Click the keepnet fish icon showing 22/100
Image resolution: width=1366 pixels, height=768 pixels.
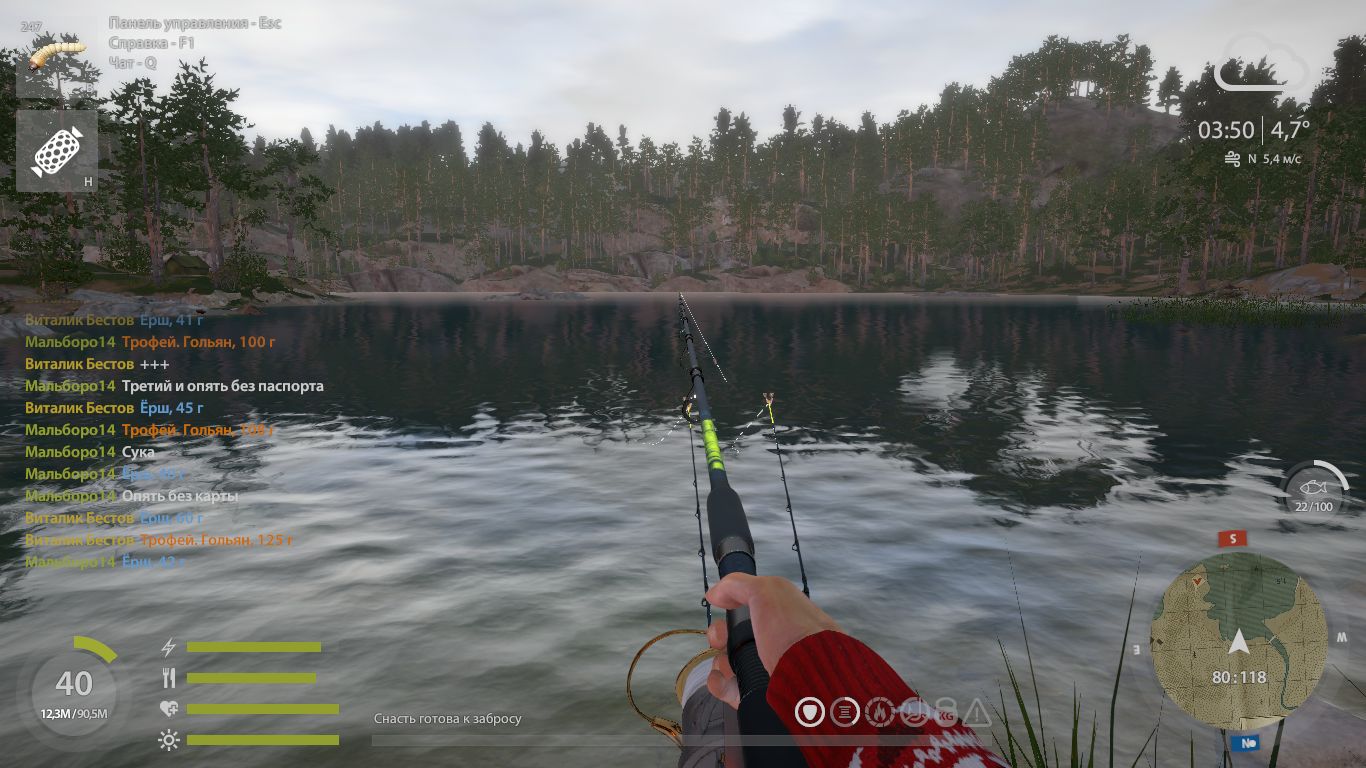coord(1314,489)
